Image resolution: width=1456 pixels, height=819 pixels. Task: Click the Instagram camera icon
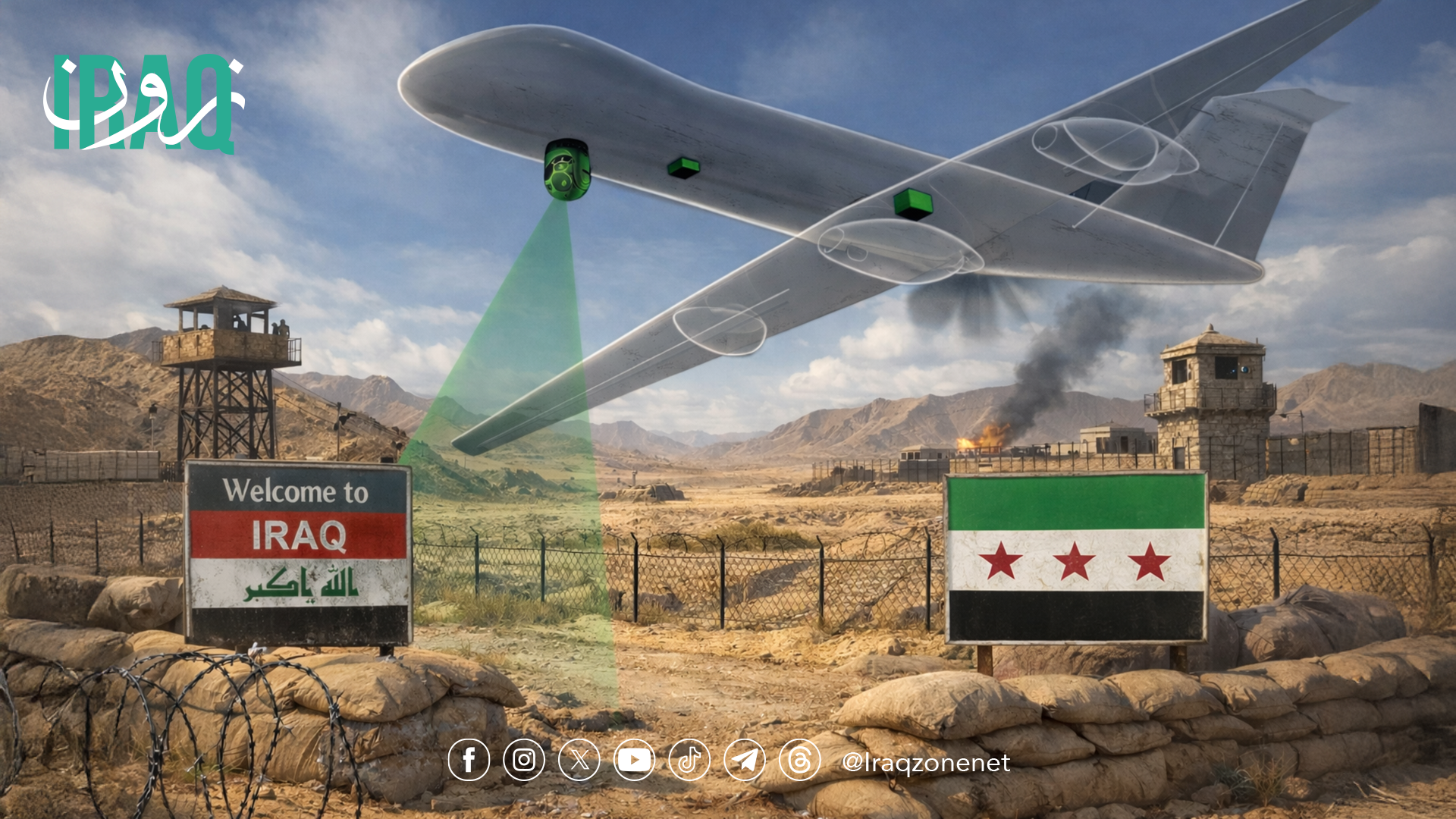(524, 760)
